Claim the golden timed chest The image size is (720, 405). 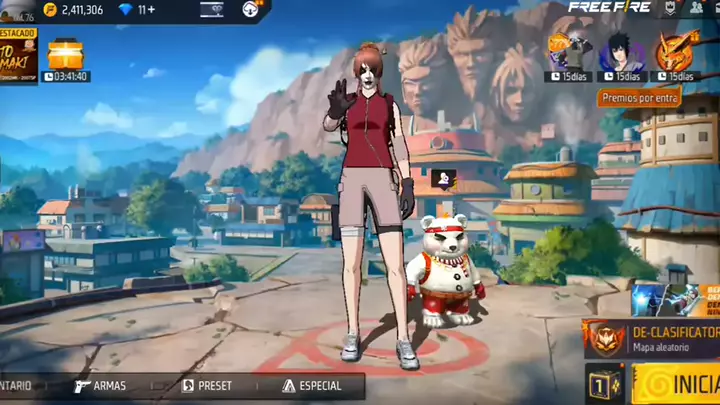pyautogui.click(x=66, y=53)
